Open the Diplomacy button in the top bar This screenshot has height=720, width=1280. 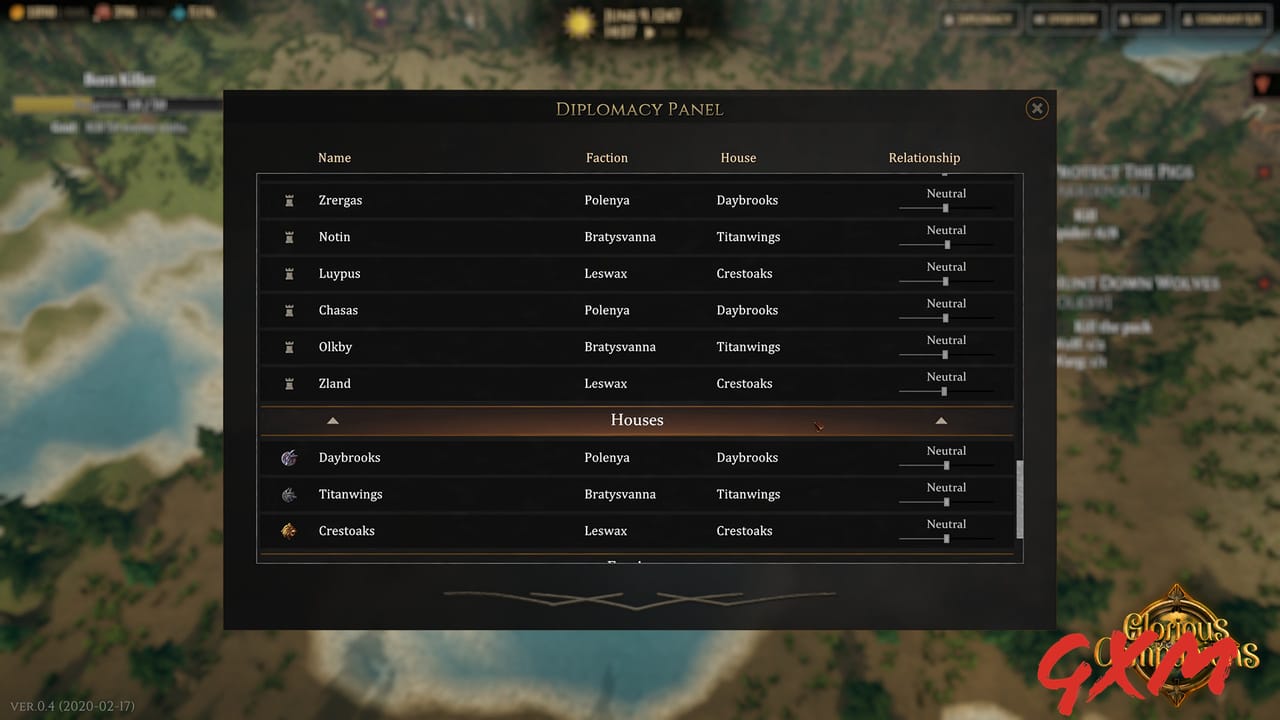(x=979, y=18)
